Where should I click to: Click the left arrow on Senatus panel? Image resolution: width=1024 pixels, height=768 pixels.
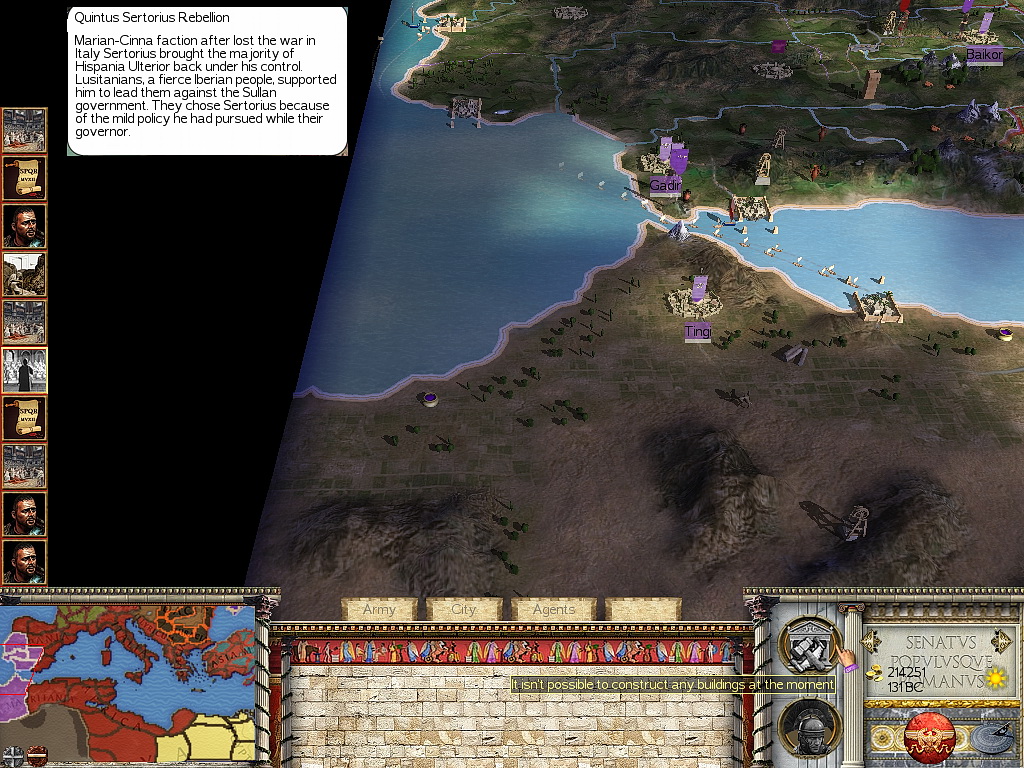871,641
